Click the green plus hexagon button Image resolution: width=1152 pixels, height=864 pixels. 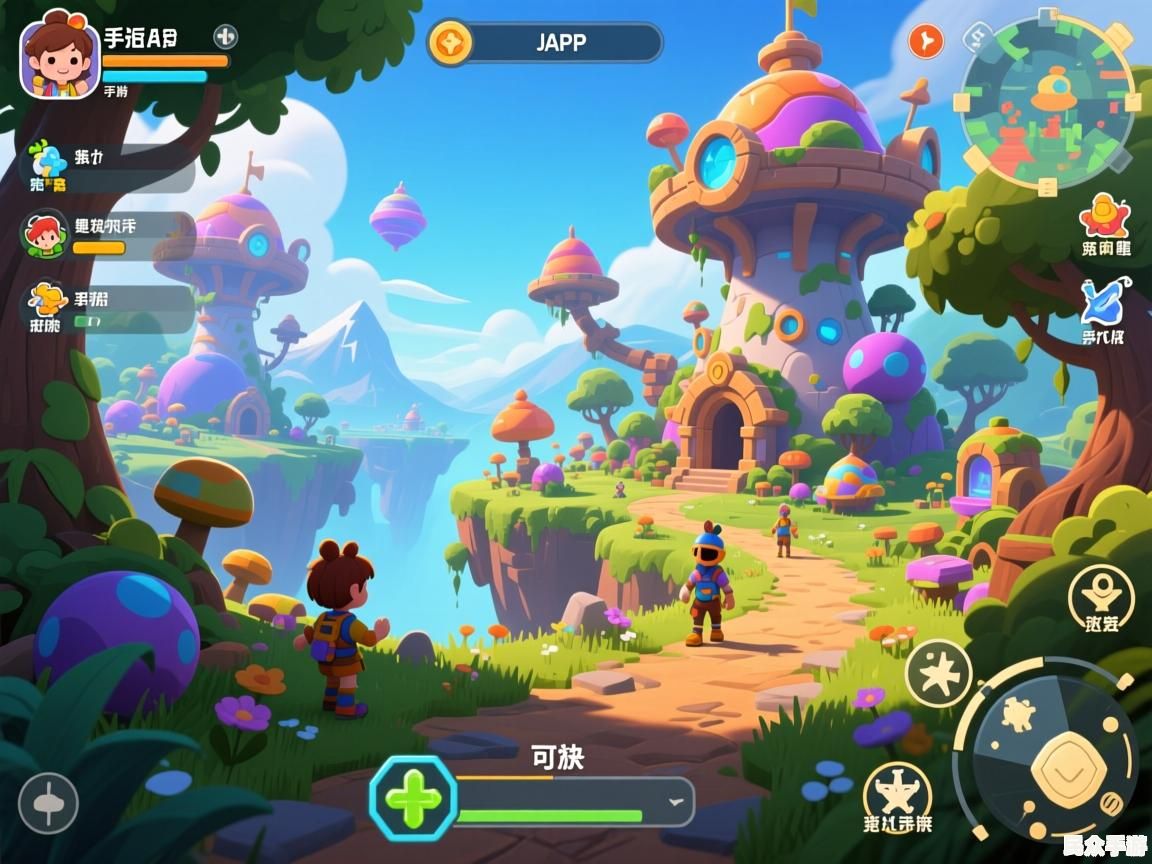tap(413, 798)
